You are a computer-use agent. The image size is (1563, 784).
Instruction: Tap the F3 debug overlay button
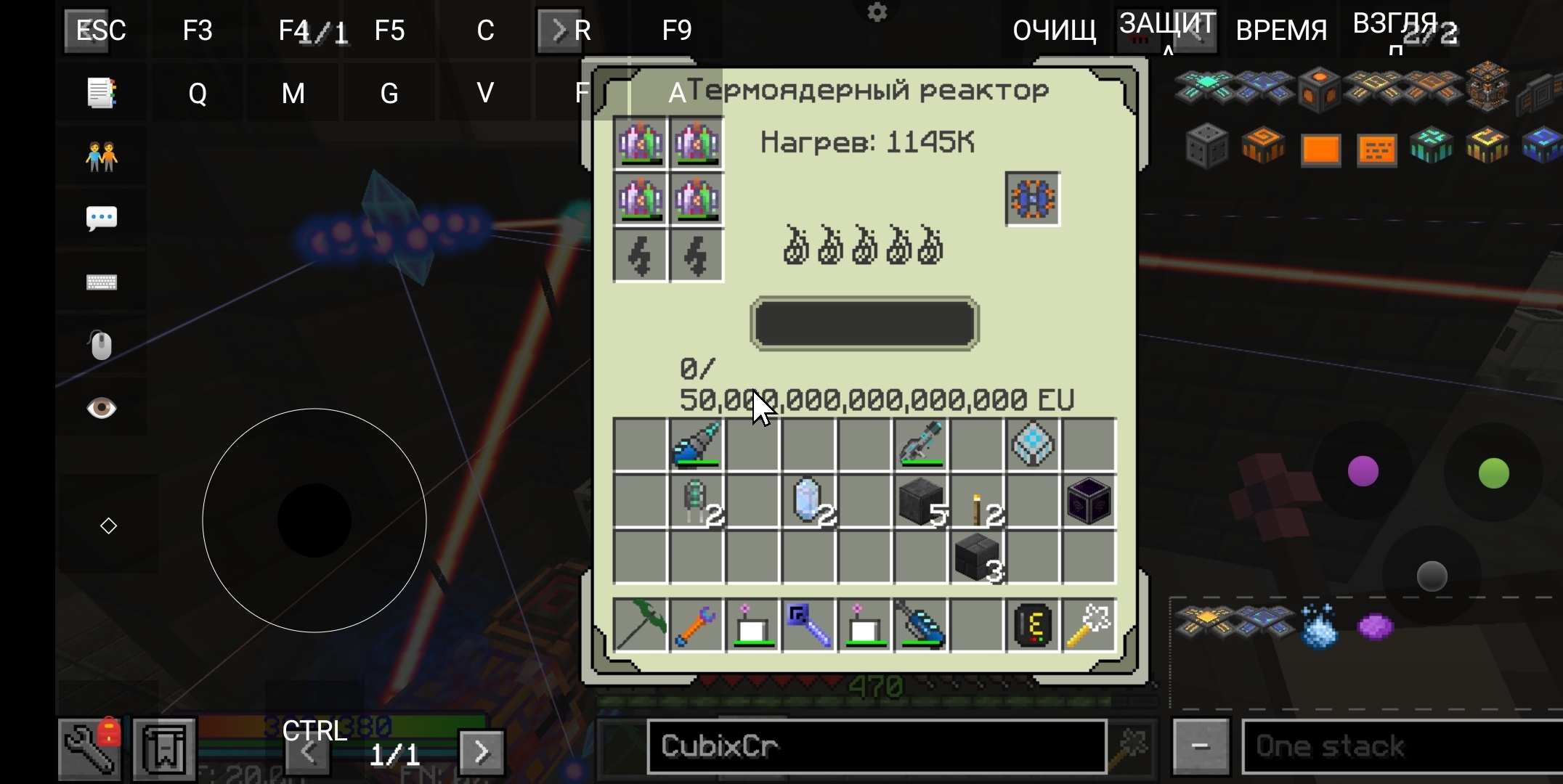point(198,30)
